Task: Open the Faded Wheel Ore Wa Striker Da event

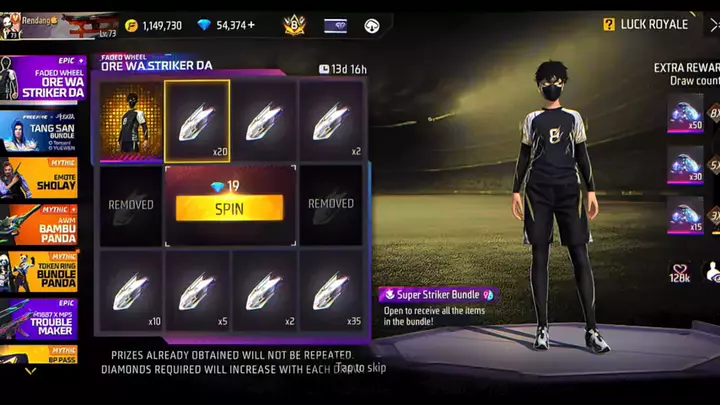Action: coord(42,78)
